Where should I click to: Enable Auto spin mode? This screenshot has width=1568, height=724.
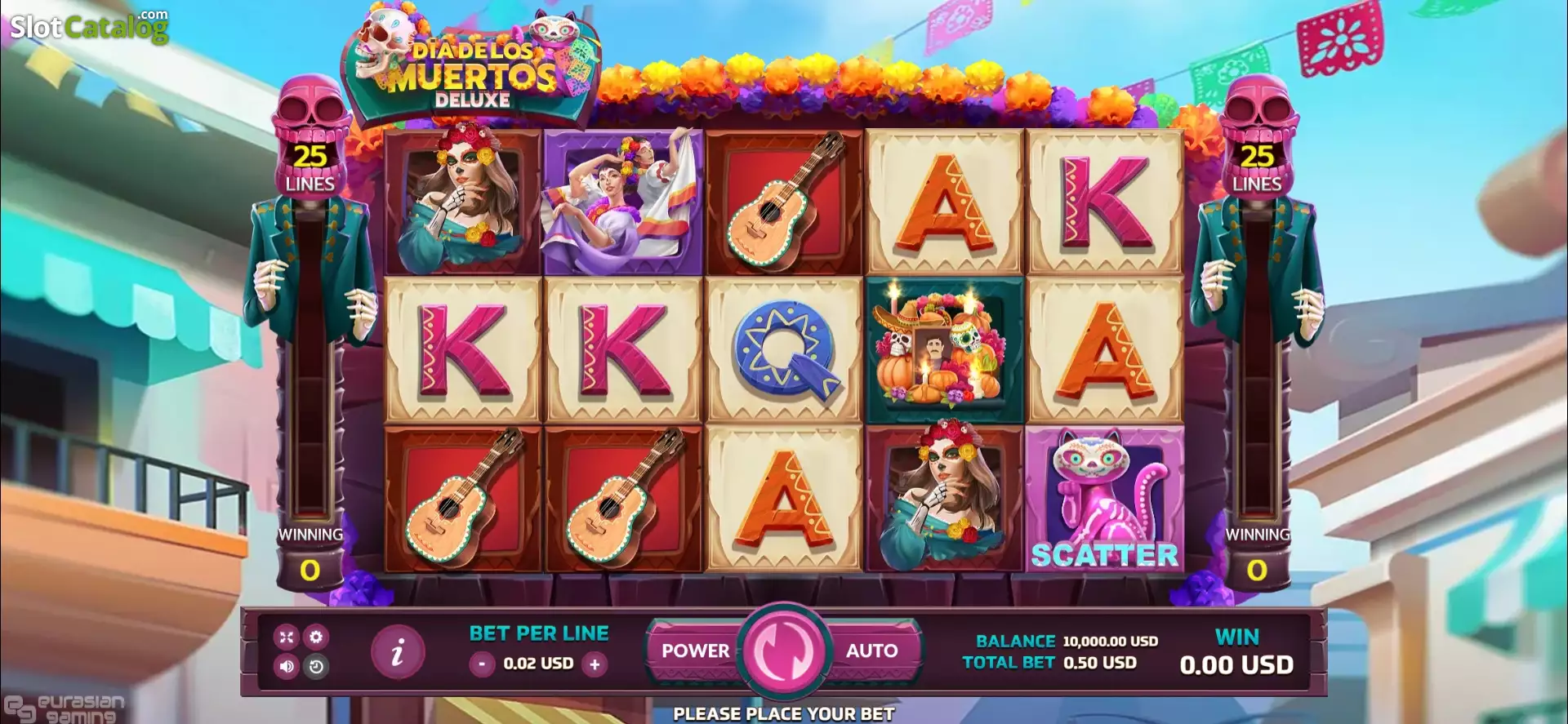click(871, 651)
